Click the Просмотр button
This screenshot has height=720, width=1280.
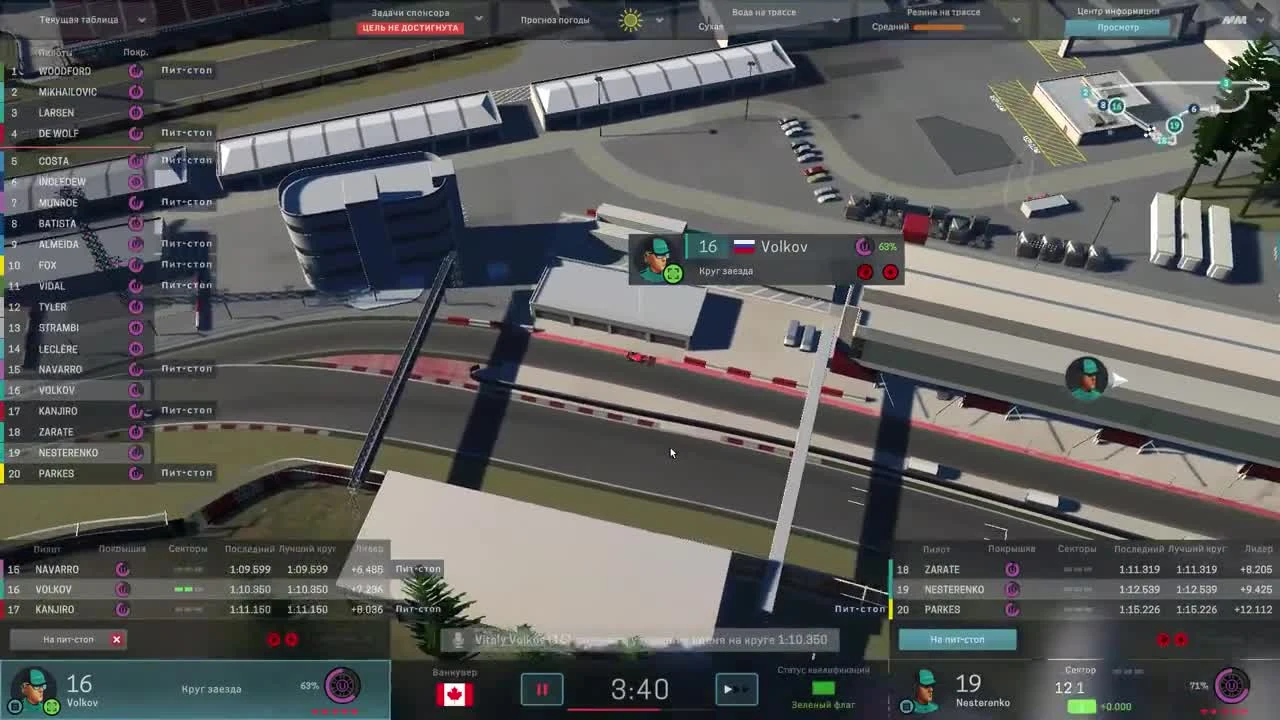[1119, 27]
